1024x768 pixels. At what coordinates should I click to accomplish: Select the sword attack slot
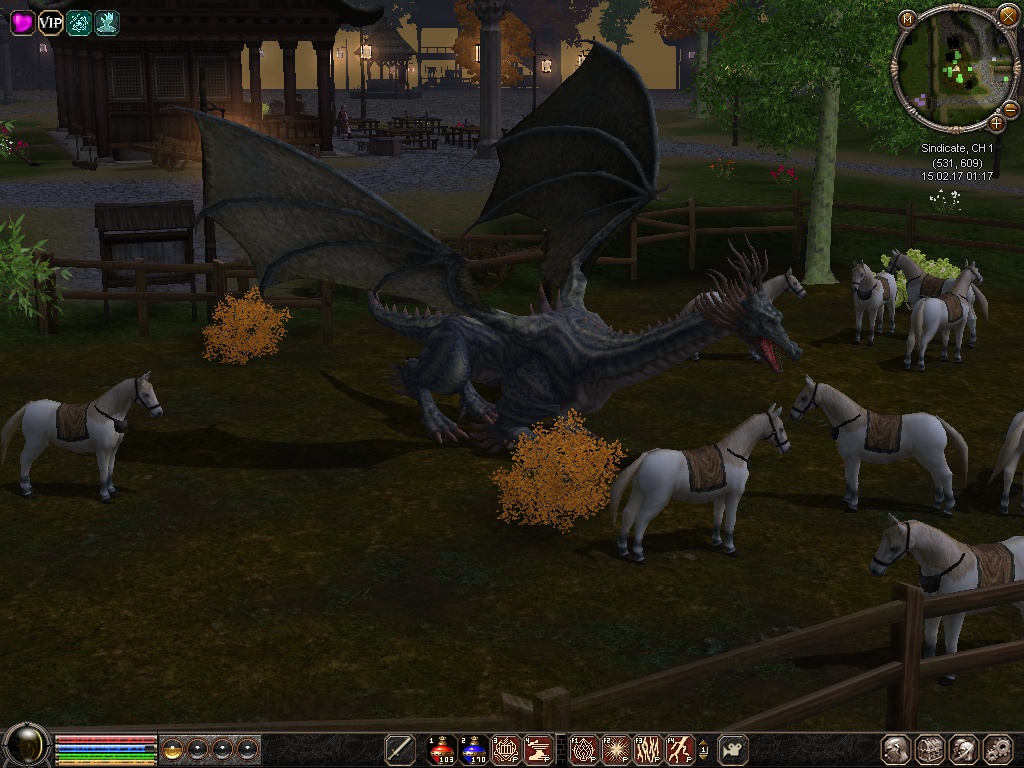point(400,749)
